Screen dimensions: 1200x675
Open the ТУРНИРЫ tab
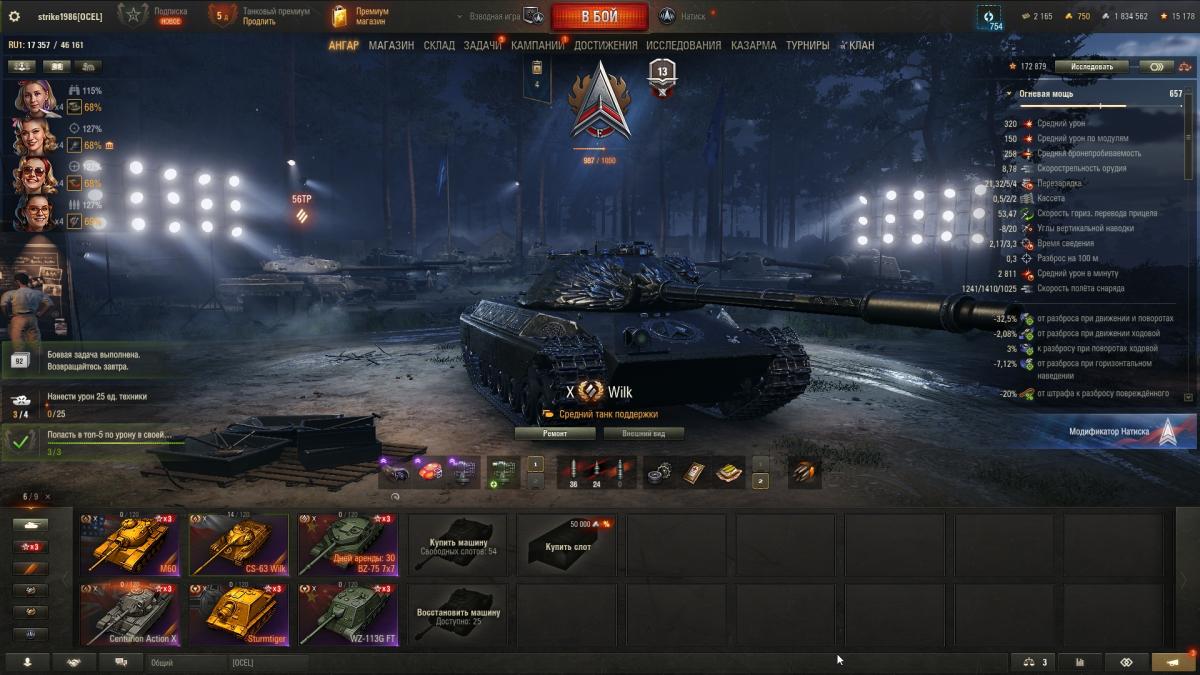tap(807, 45)
